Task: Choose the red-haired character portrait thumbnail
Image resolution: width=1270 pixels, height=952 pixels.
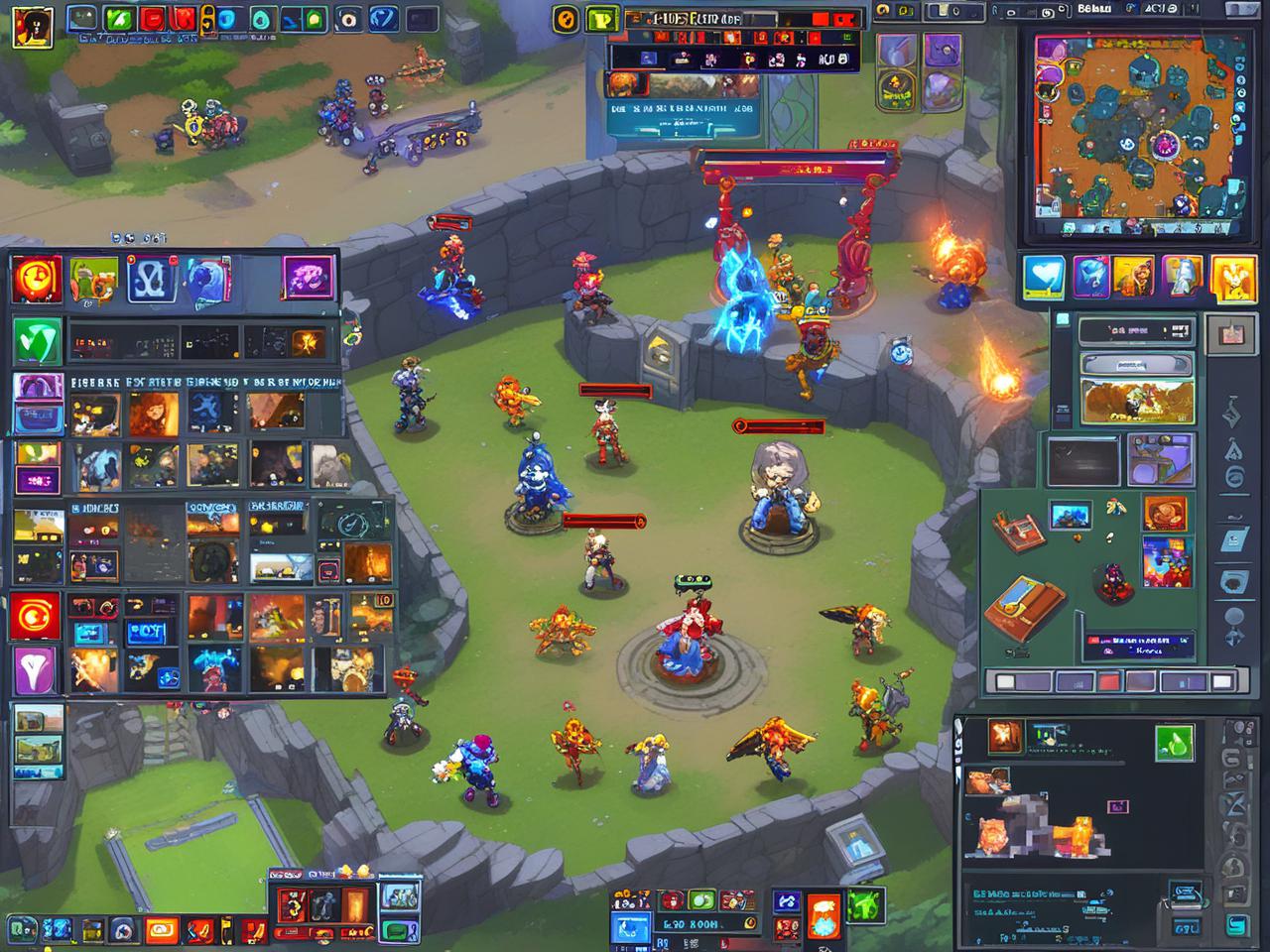Action: click(156, 413)
